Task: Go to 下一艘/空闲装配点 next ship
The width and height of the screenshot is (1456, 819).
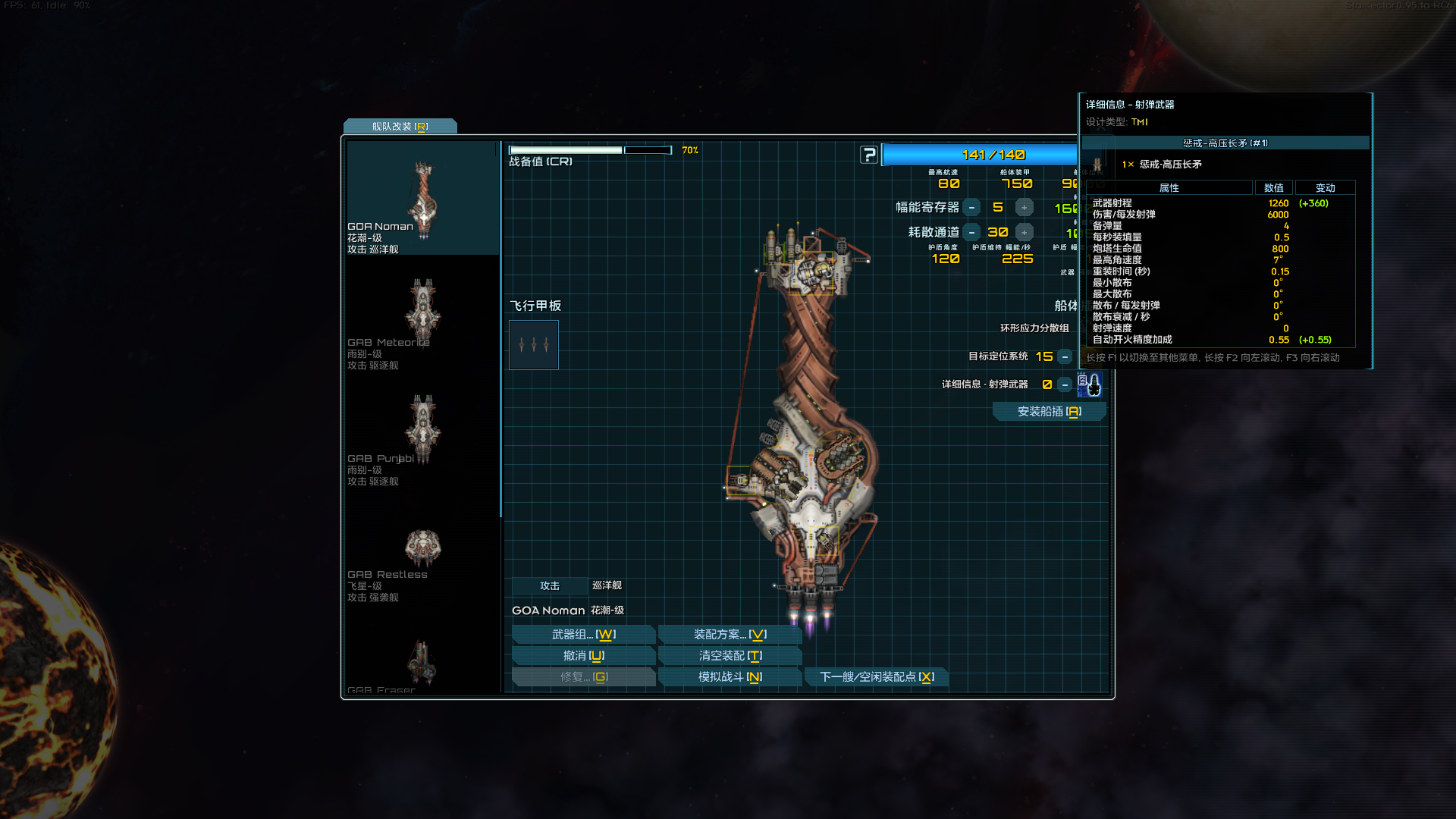Action: coord(877,677)
